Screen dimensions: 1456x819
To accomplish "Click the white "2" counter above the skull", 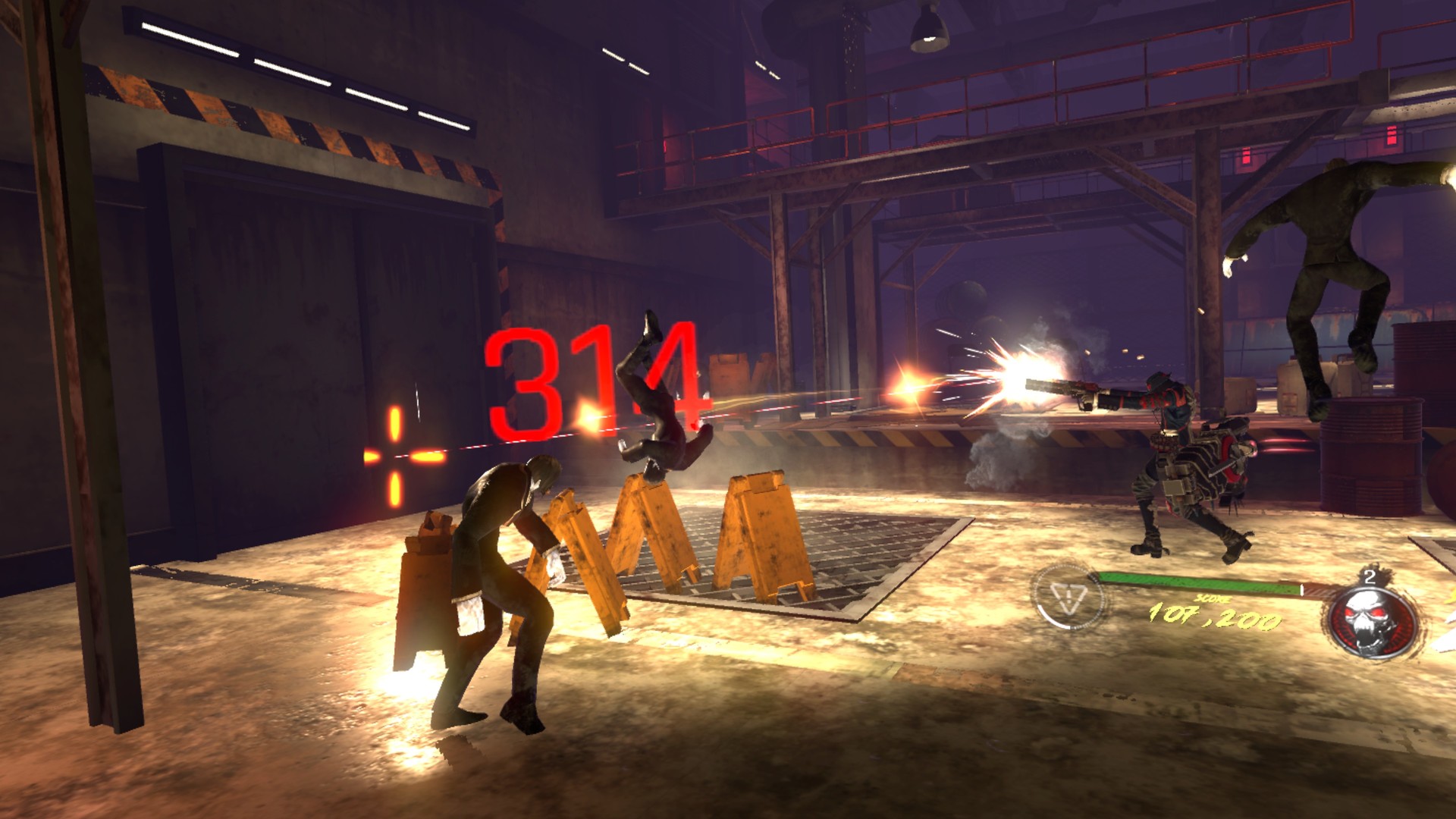I will (x=1369, y=576).
